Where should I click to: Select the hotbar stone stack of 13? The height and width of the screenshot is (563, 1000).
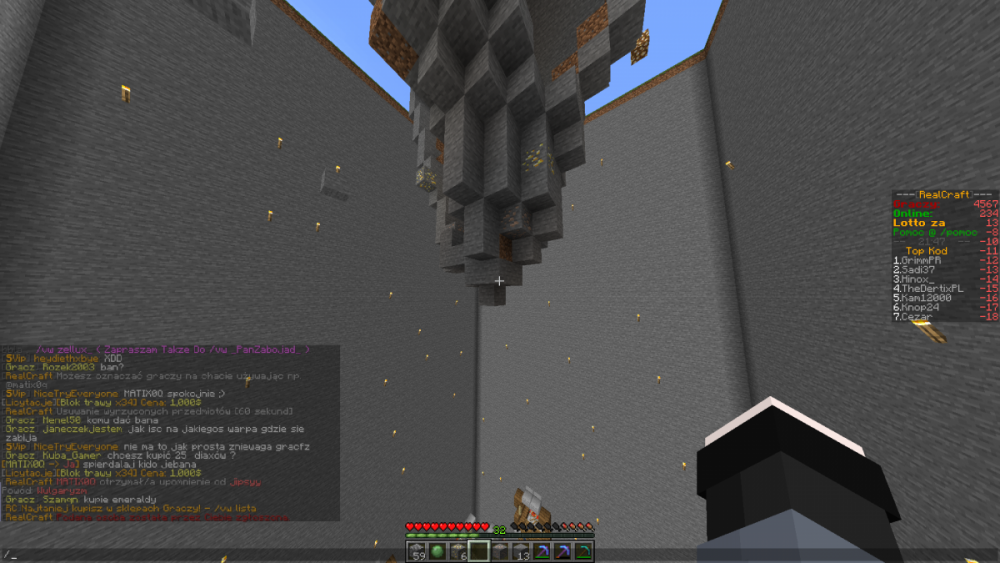[522, 550]
